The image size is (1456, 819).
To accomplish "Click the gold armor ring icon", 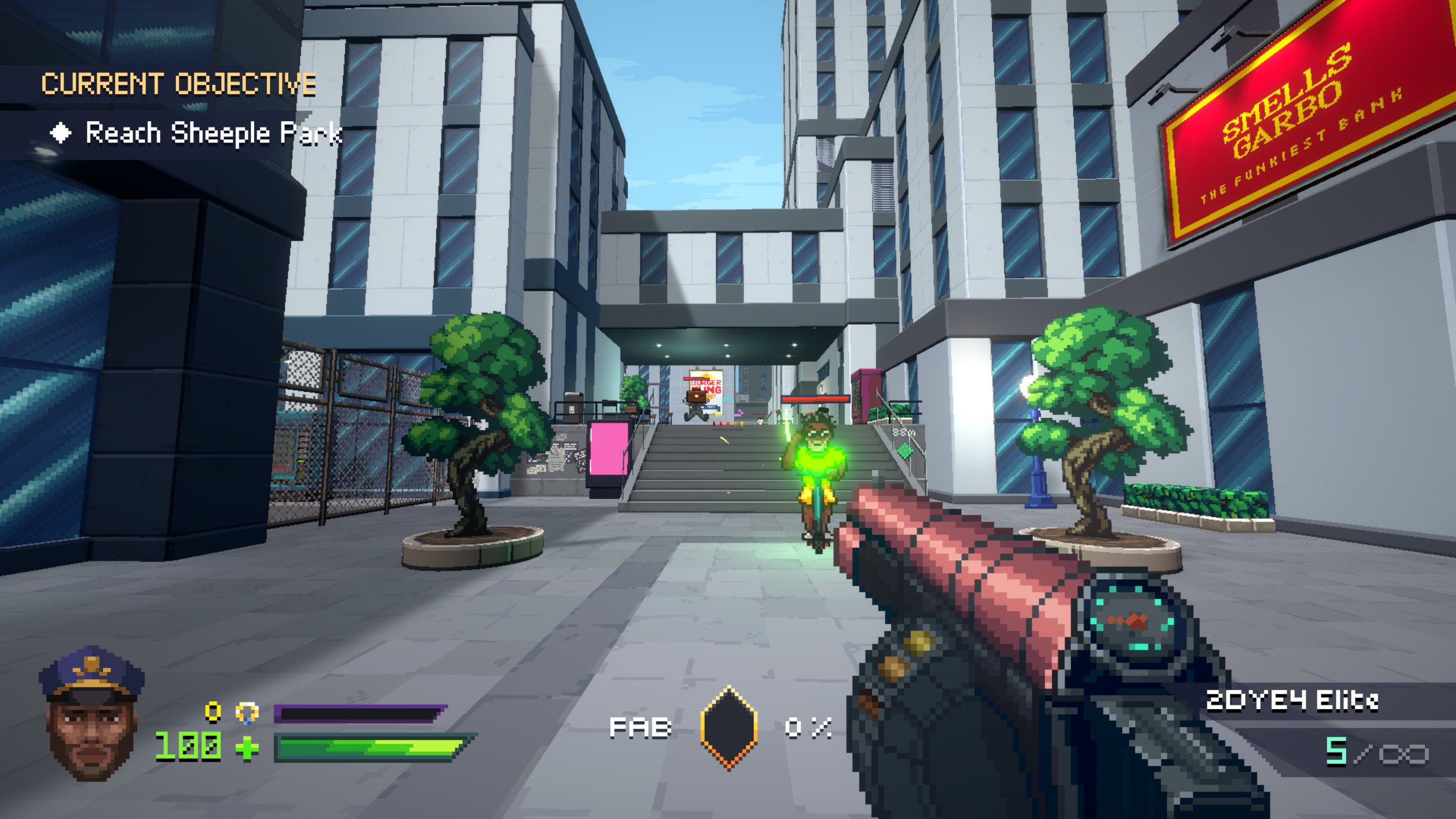I will (x=247, y=713).
